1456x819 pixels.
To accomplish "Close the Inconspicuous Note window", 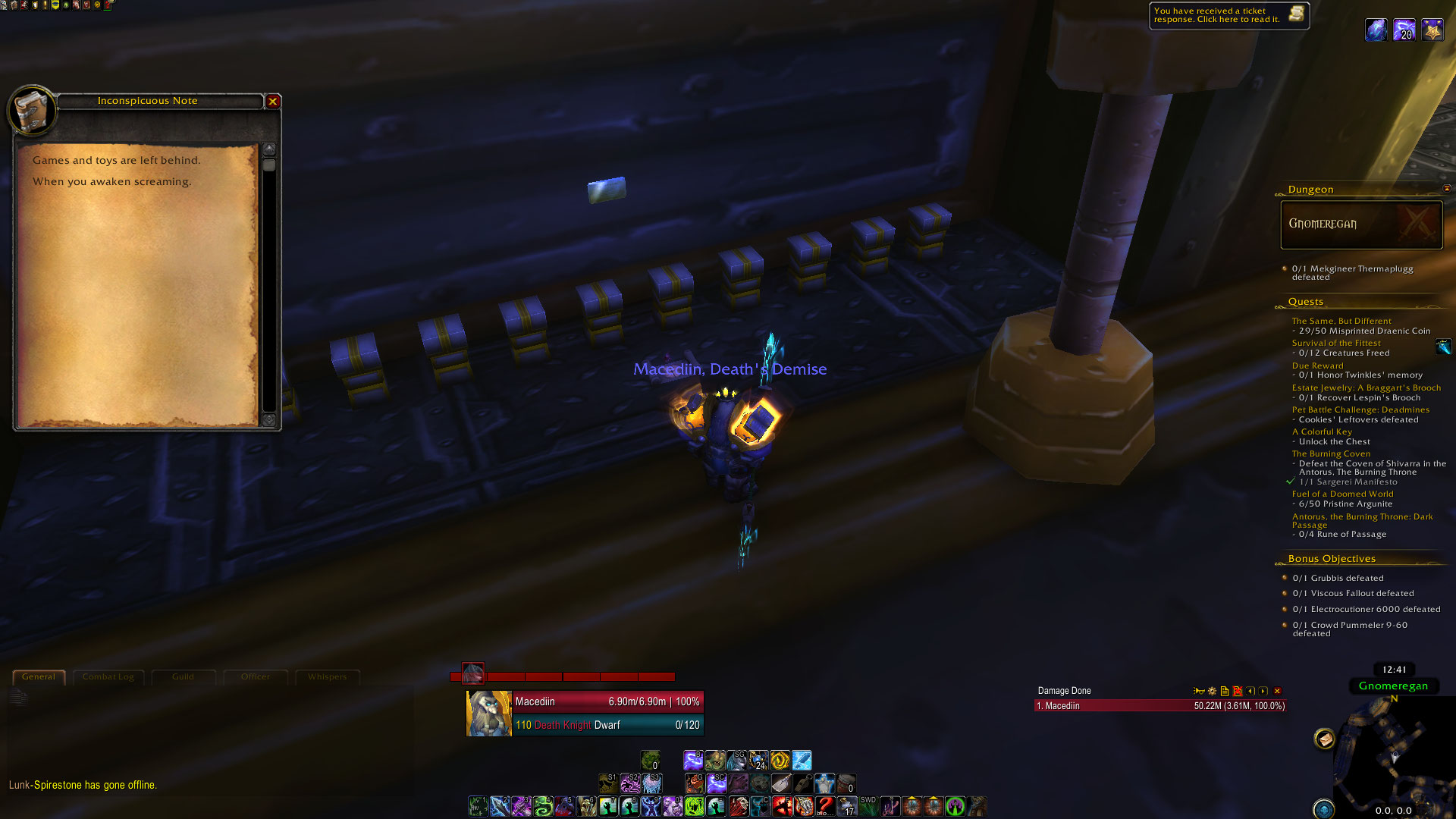I will tap(273, 102).
